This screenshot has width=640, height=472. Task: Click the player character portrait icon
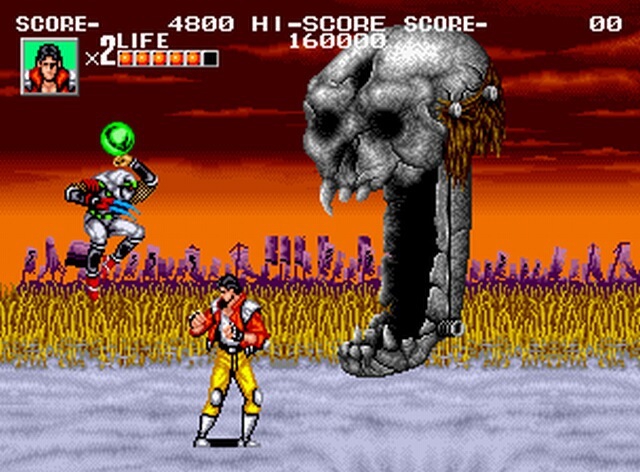click(x=49, y=67)
